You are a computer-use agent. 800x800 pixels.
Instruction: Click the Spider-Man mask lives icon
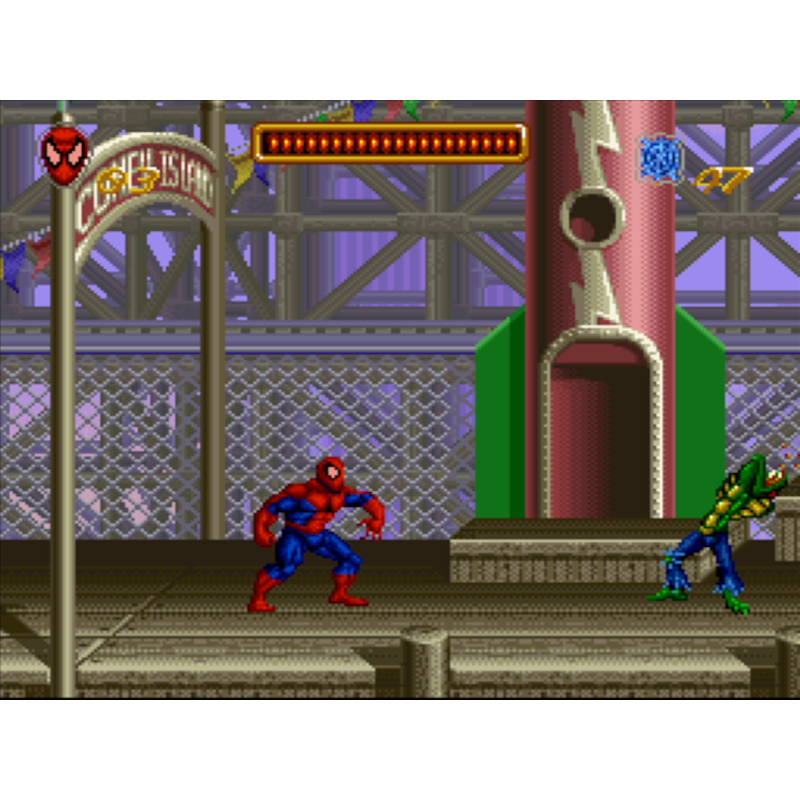click(x=65, y=155)
